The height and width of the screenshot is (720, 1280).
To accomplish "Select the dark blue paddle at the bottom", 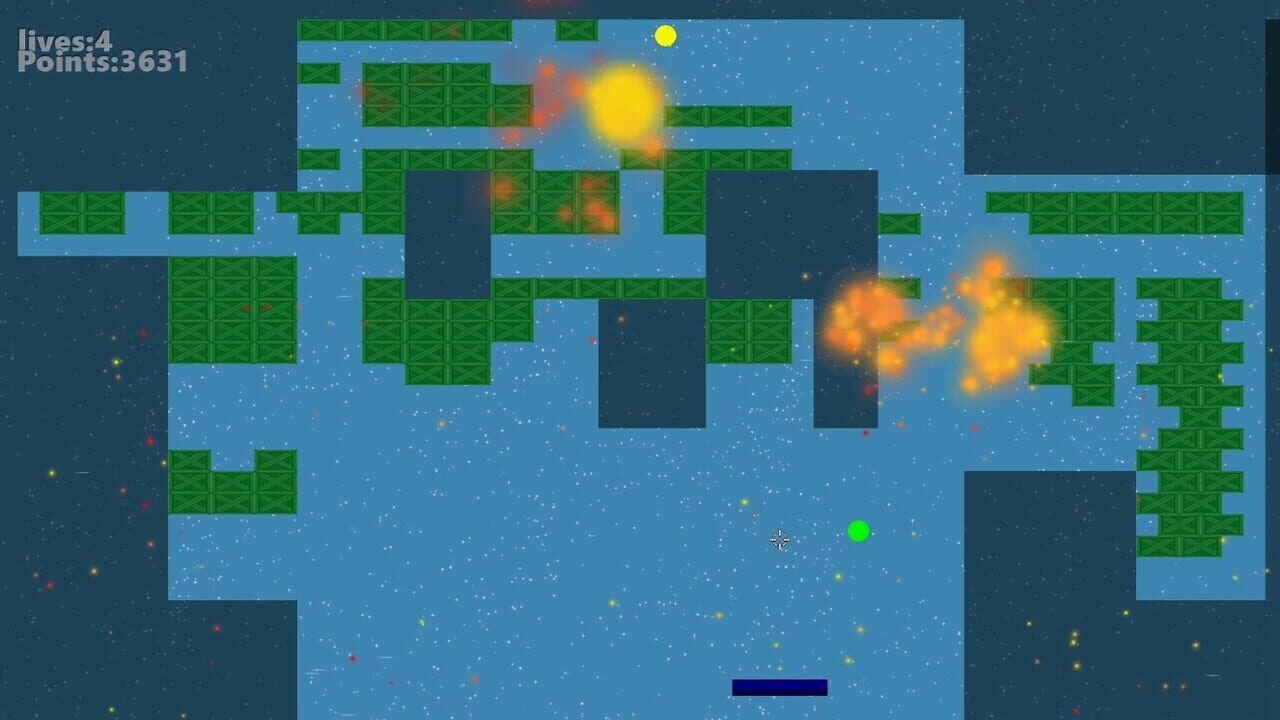I will [x=779, y=686].
